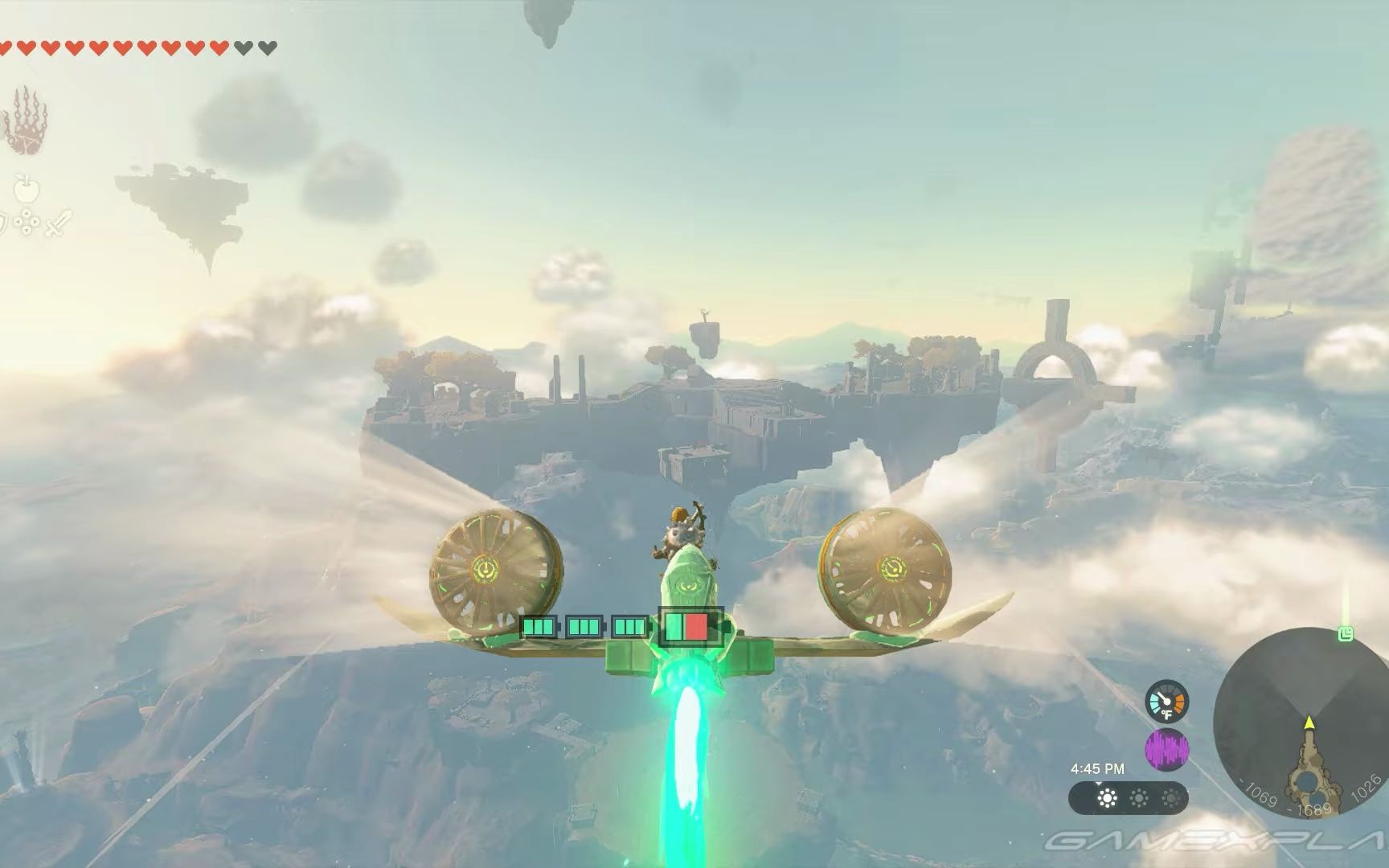Image resolution: width=1389 pixels, height=868 pixels.
Task: Select the apple quick-item icon
Action: (x=27, y=190)
